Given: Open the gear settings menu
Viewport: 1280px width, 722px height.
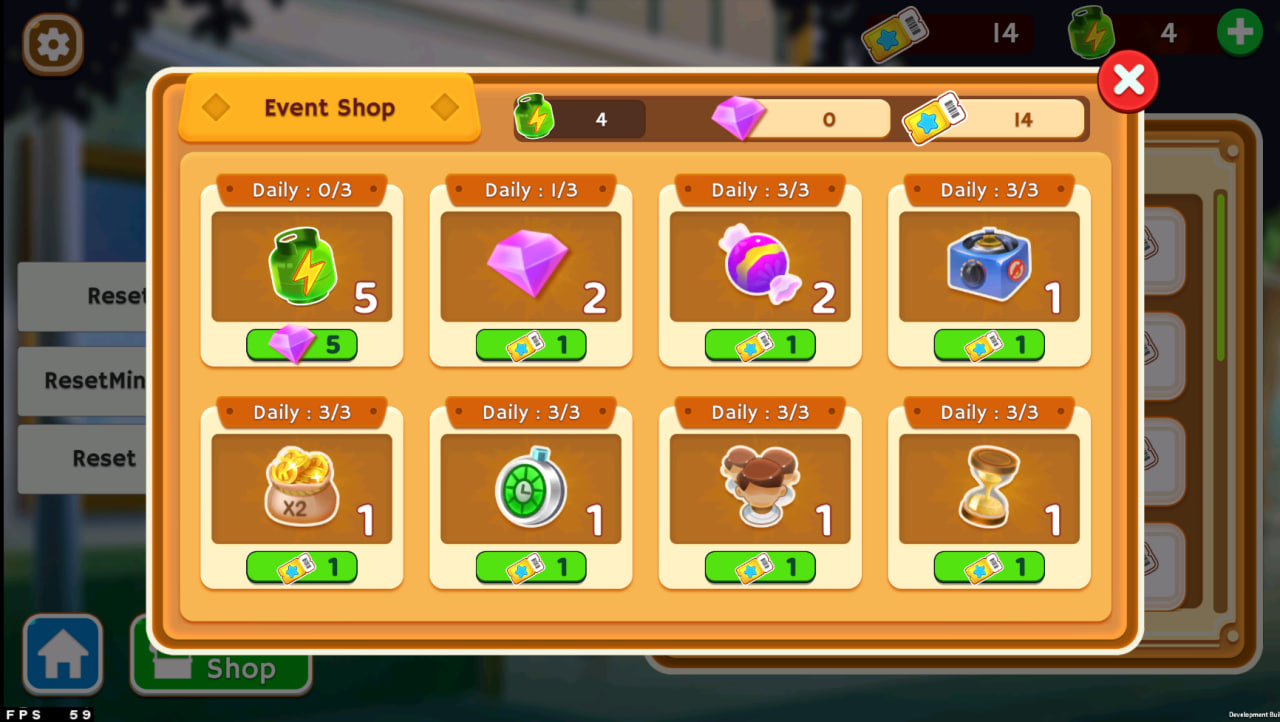Looking at the screenshot, I should 53,44.
